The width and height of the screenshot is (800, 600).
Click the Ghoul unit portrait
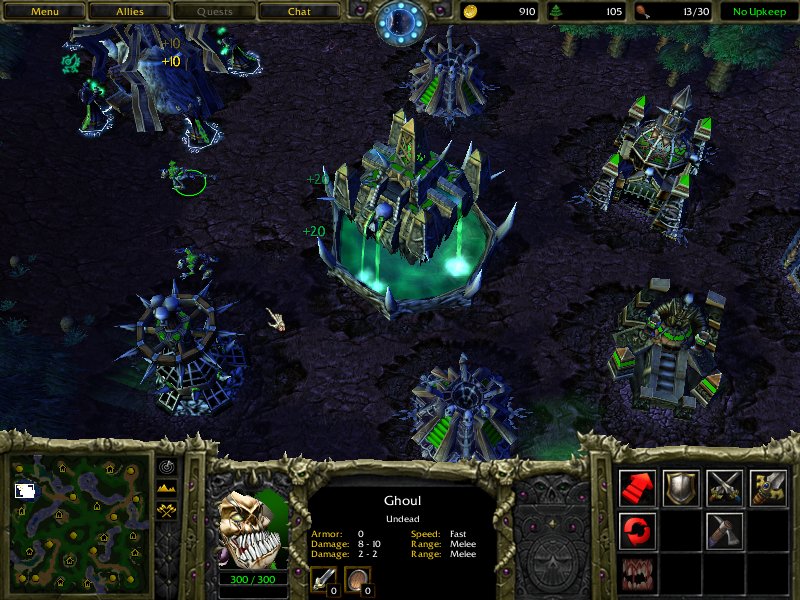[253, 527]
